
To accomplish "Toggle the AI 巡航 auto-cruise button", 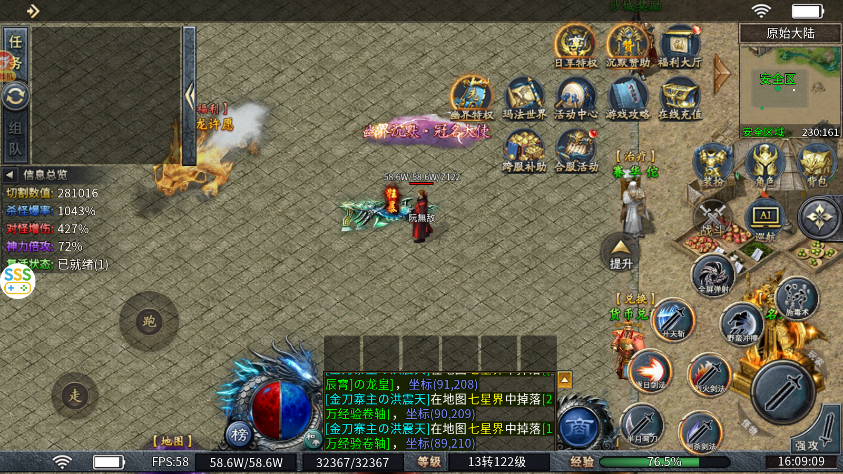I will (764, 217).
